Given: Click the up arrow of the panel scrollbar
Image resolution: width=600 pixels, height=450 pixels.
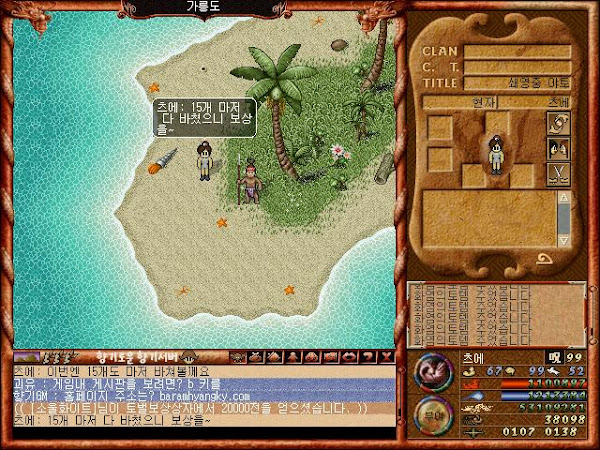Looking at the screenshot, I should click(x=564, y=197).
